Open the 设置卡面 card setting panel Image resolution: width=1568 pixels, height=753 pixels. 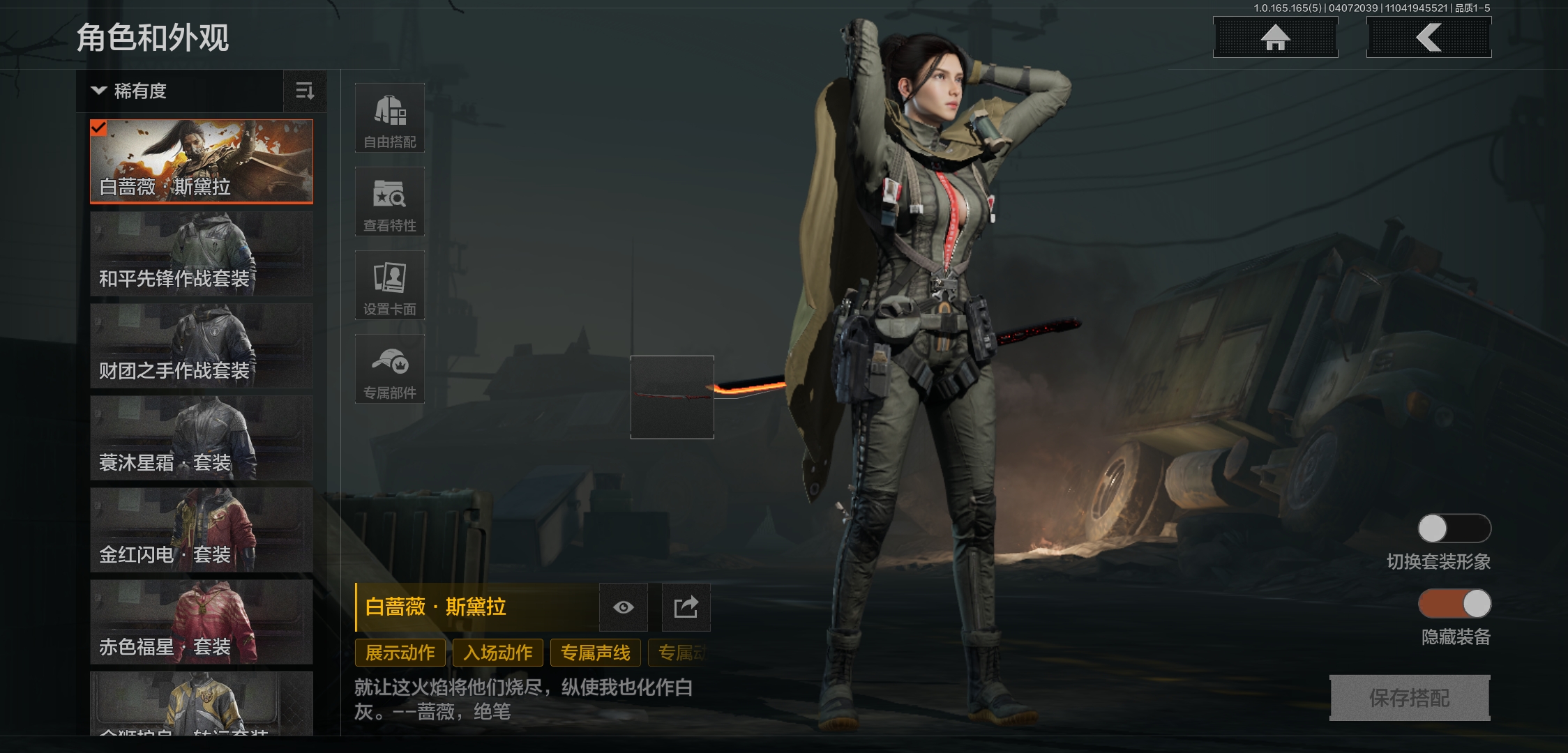[x=389, y=285]
